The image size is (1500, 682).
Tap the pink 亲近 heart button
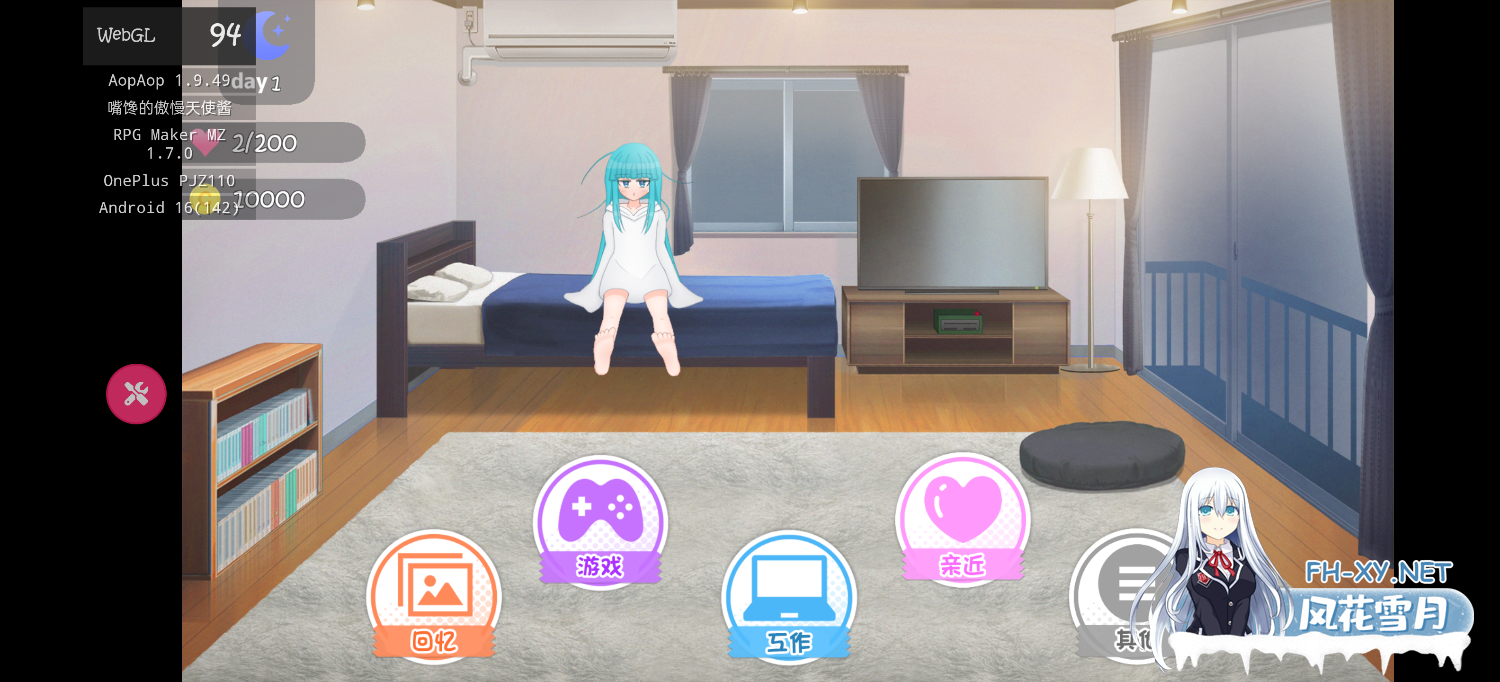962,517
